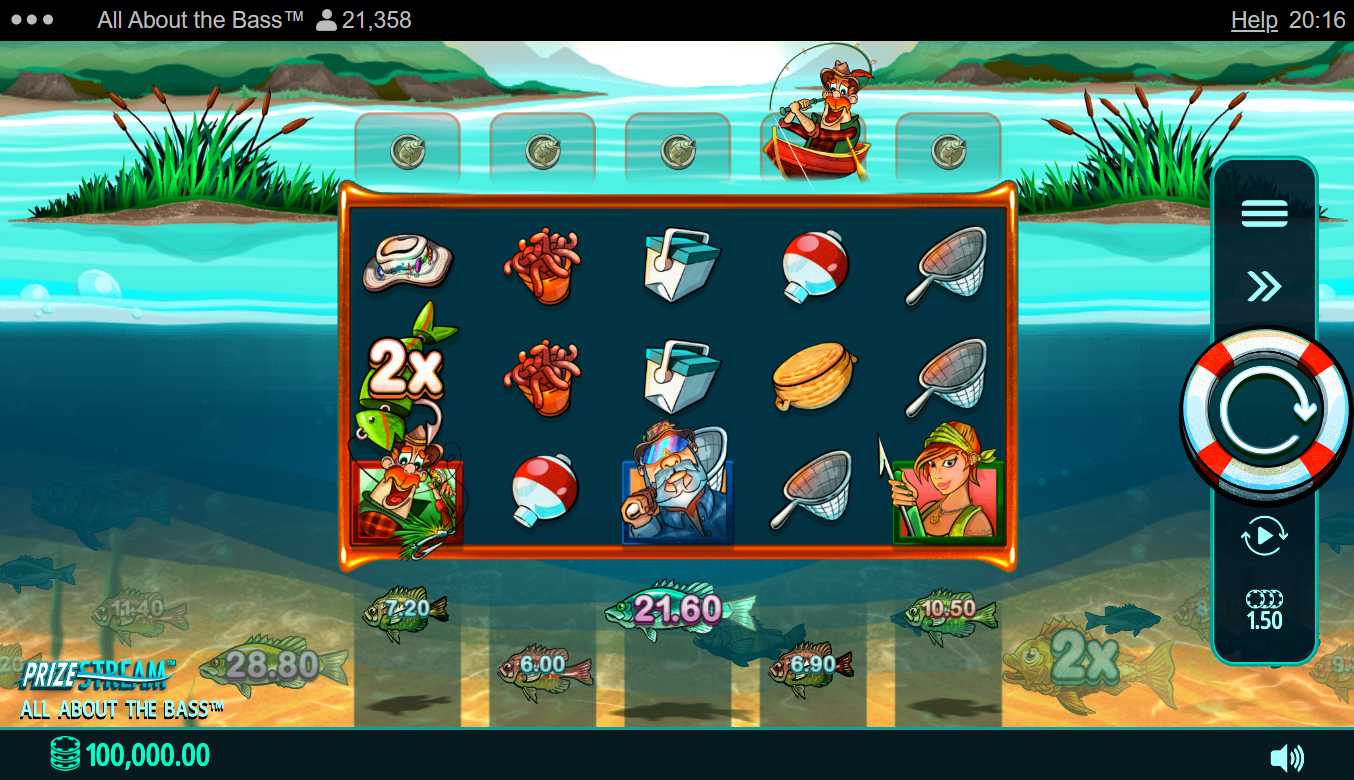Open the hamburger menu
Screen dimensions: 1354x780
[x=1264, y=213]
